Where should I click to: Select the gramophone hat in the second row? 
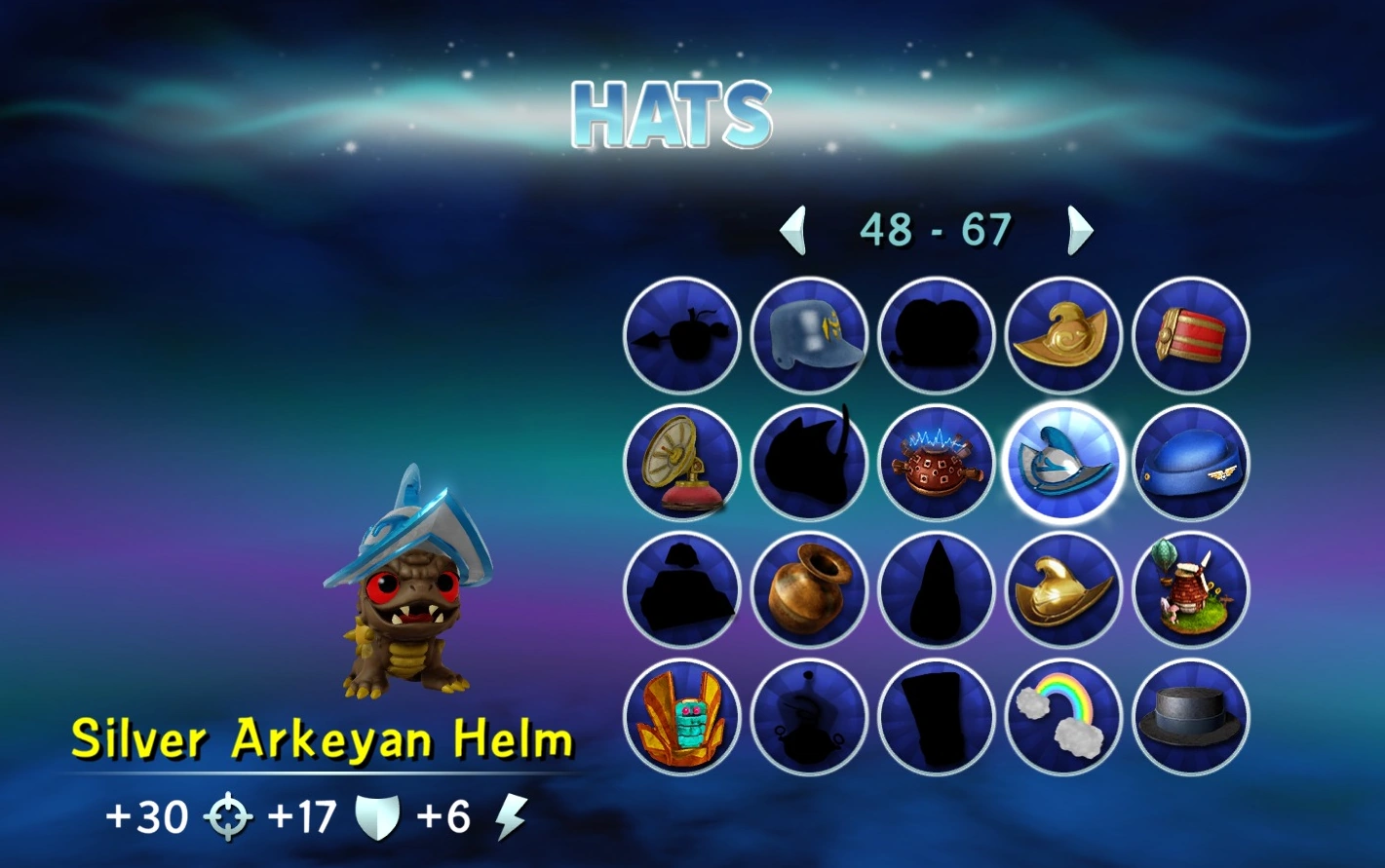[682, 463]
